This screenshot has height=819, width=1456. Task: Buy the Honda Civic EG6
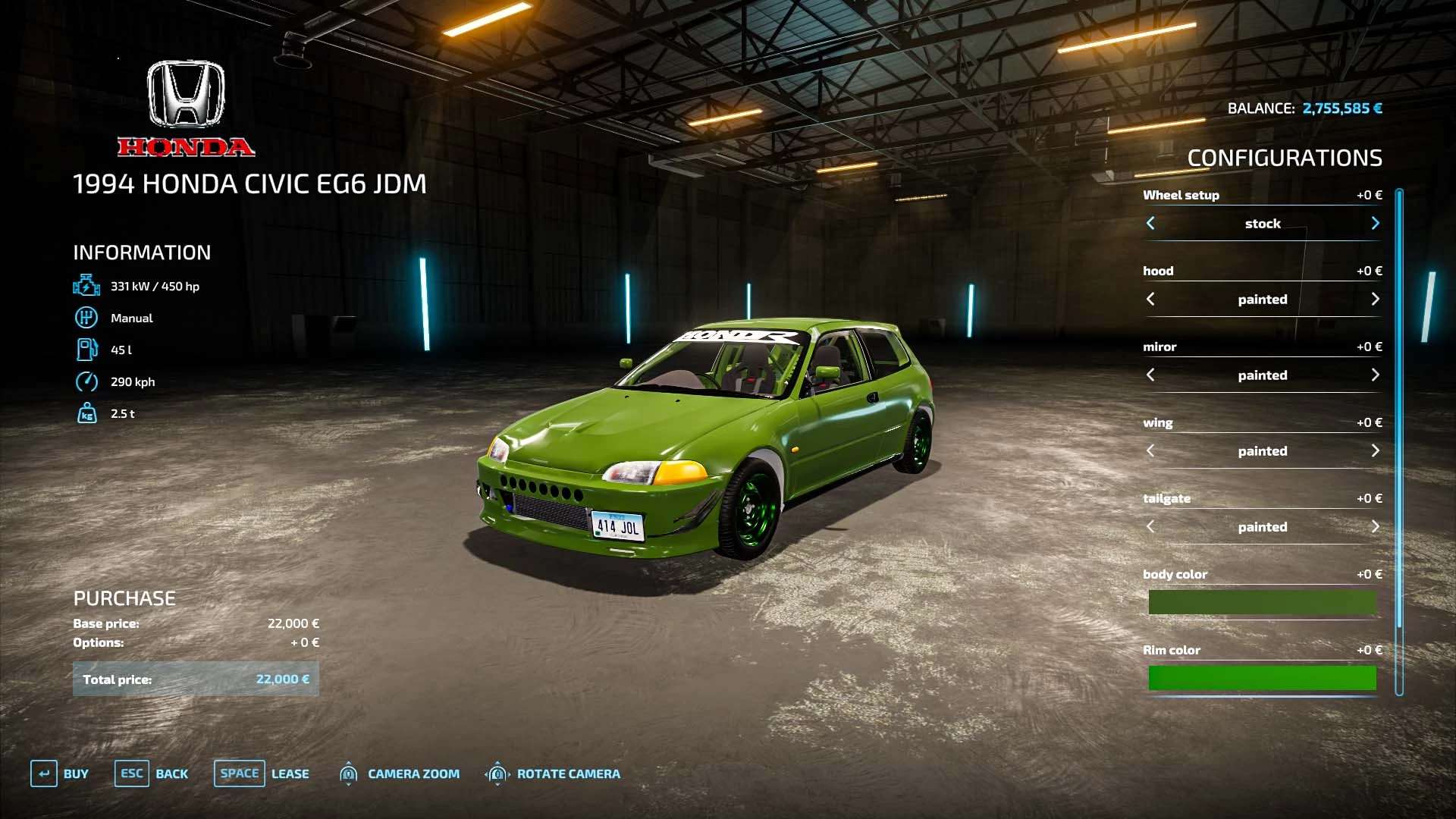pyautogui.click(x=60, y=773)
